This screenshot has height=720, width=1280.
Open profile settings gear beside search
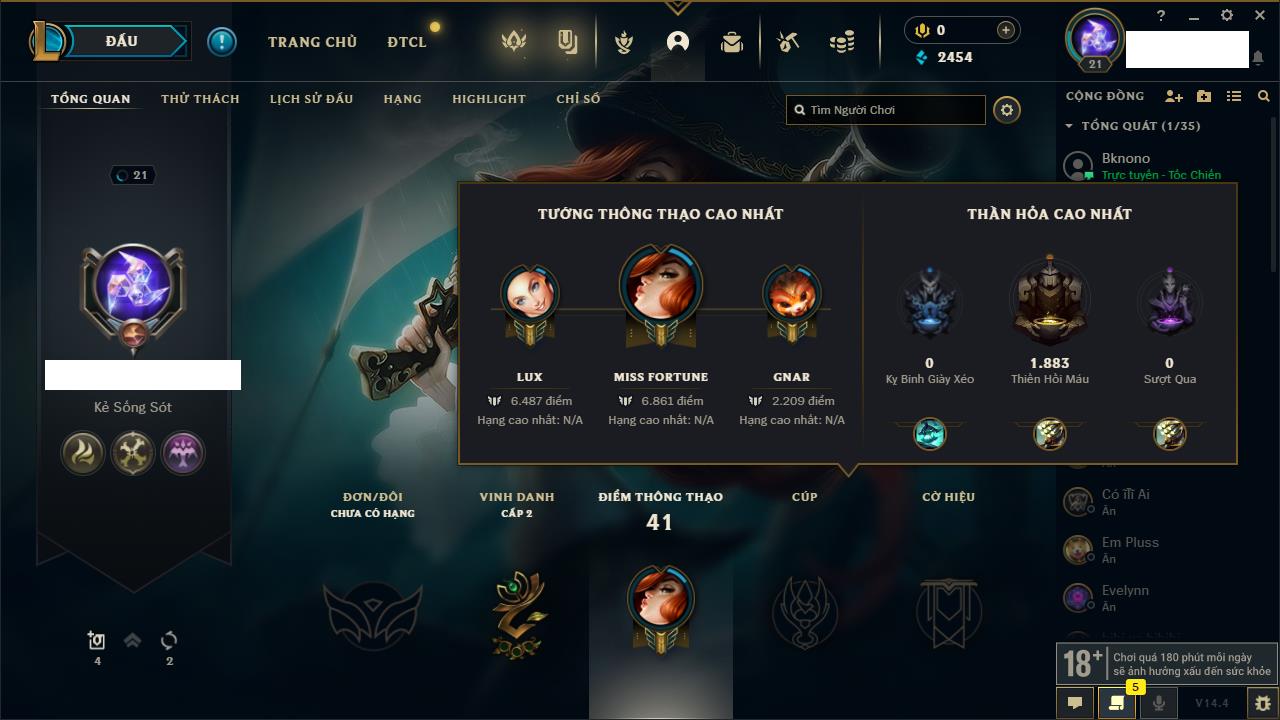click(1007, 110)
